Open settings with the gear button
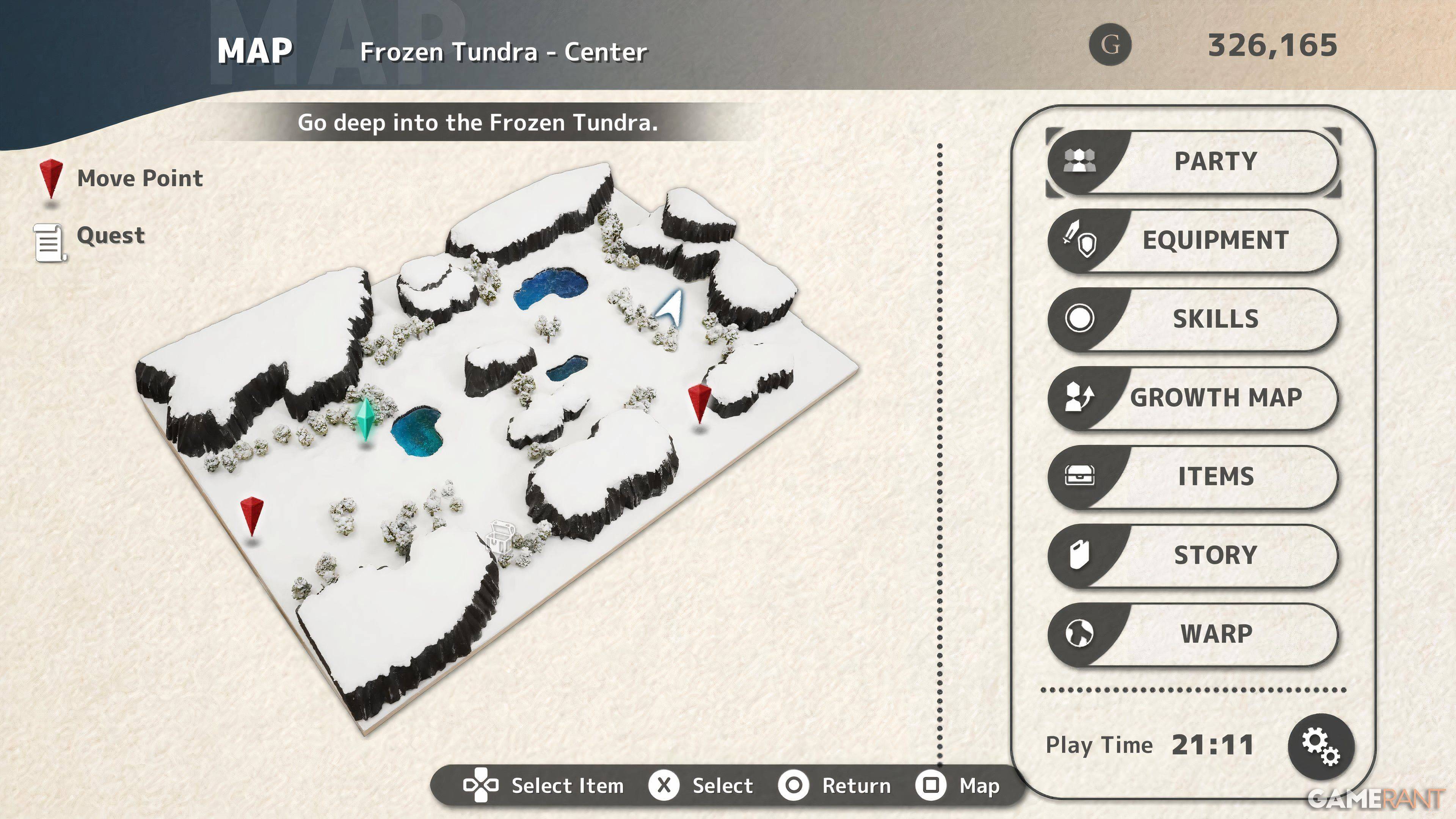Viewport: 1456px width, 819px height. (1320, 747)
